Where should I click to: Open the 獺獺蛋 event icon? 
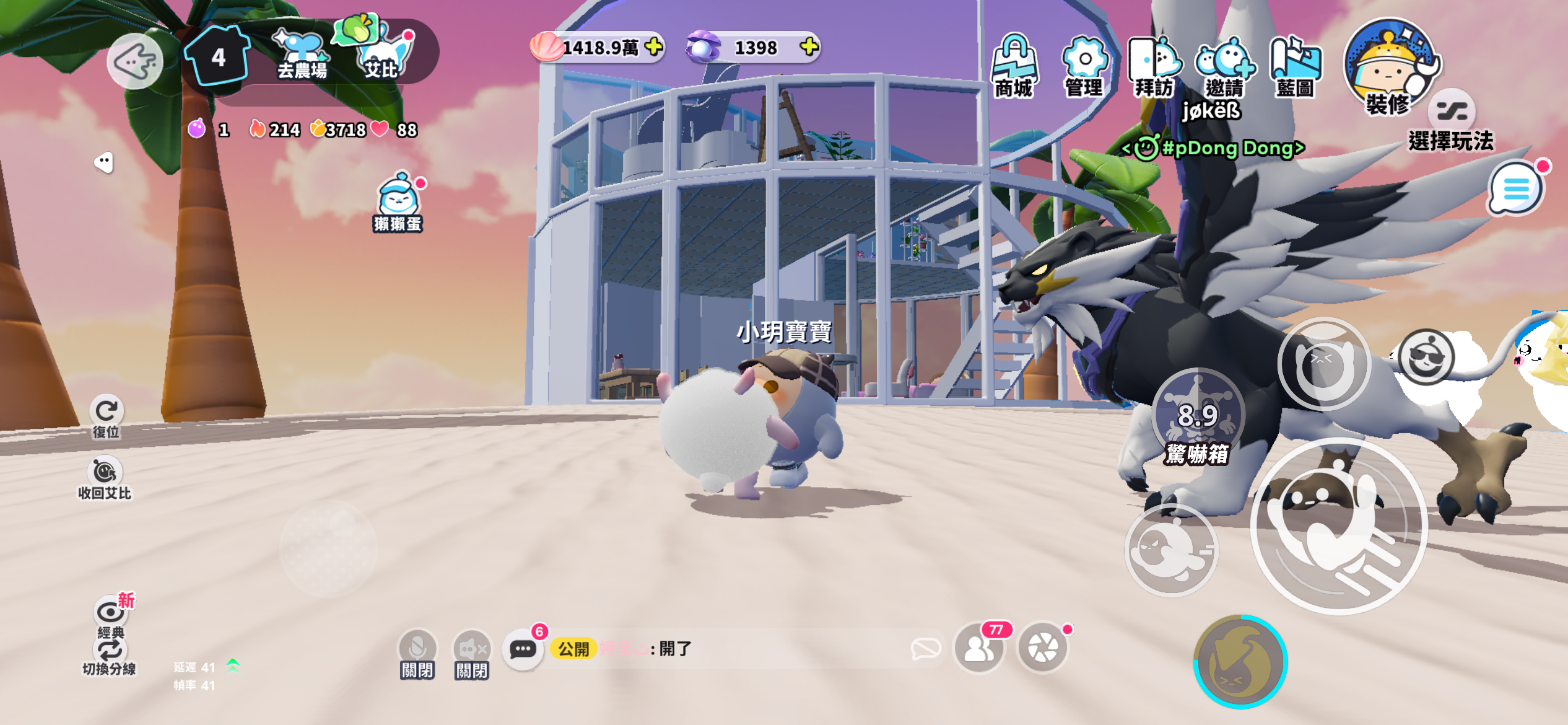click(398, 203)
